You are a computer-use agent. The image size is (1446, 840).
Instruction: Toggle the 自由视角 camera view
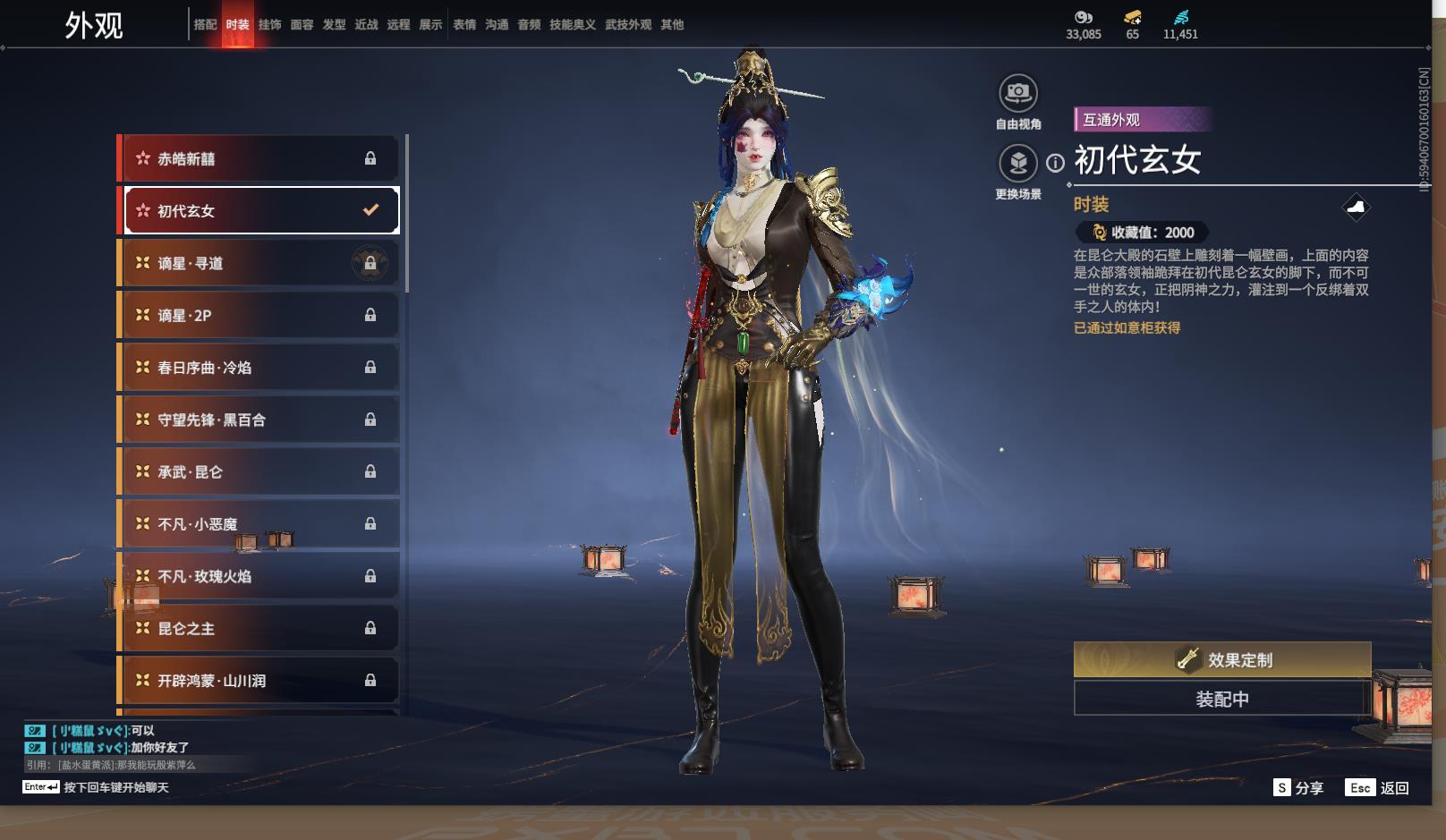[x=1017, y=93]
